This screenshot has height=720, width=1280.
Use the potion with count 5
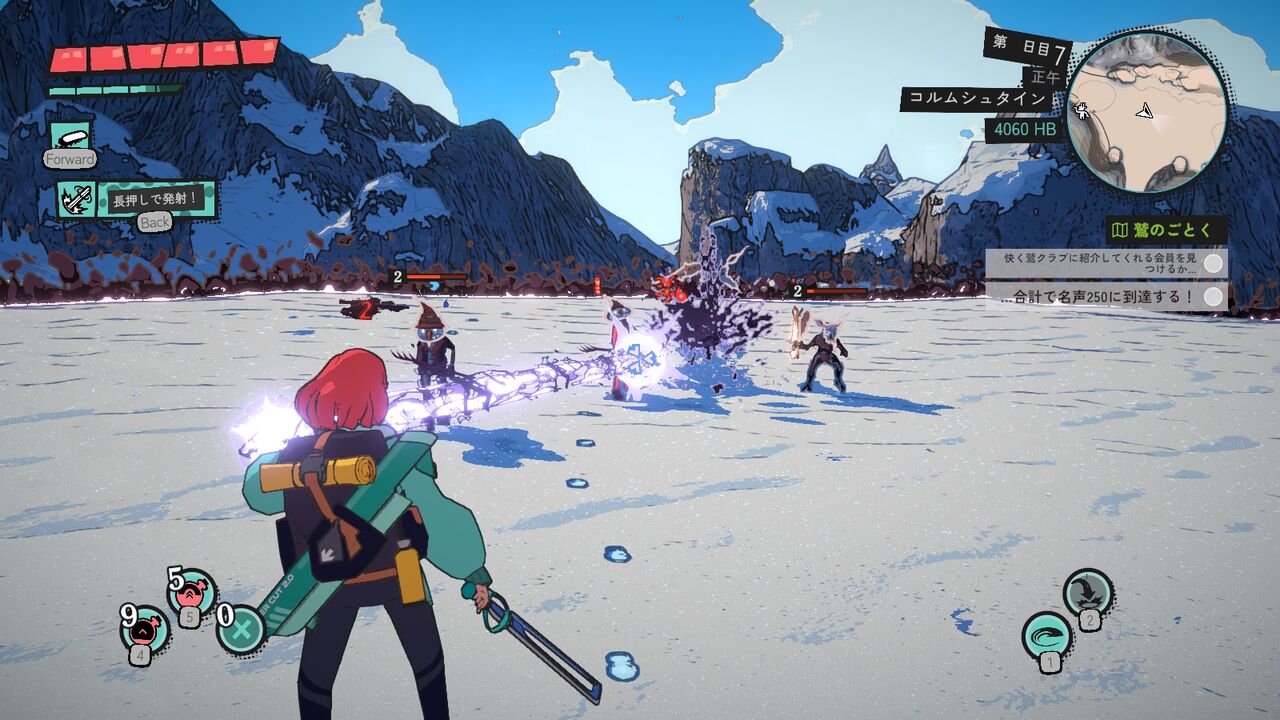click(192, 592)
